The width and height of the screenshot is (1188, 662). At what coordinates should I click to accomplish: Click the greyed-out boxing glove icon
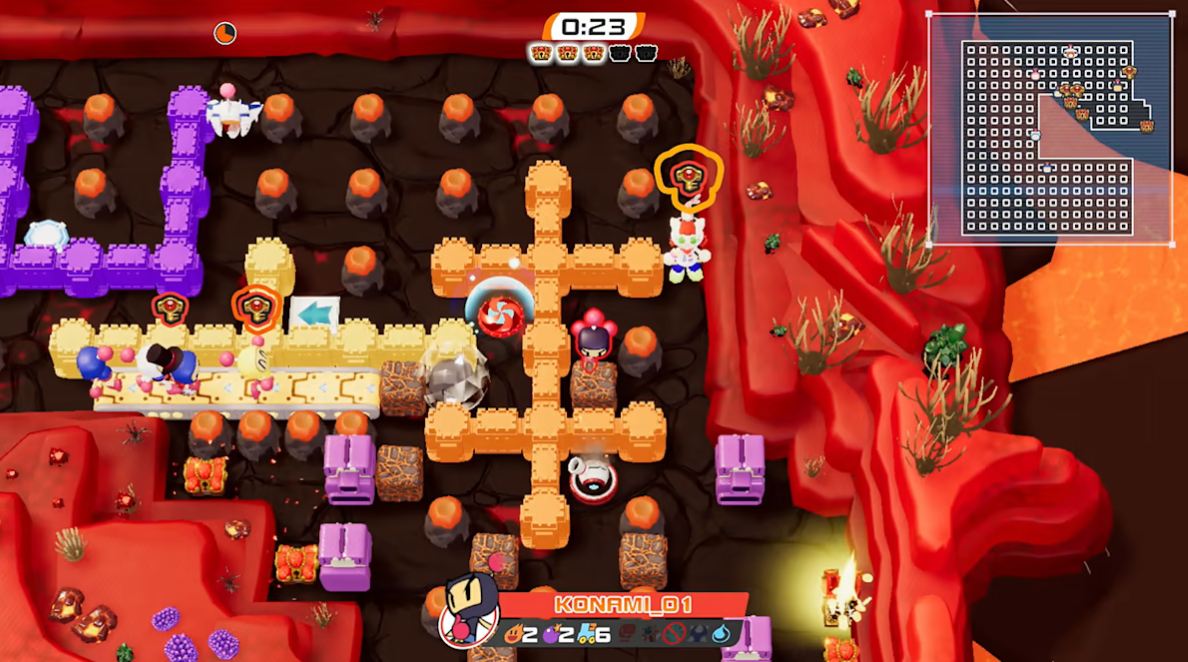point(627,634)
